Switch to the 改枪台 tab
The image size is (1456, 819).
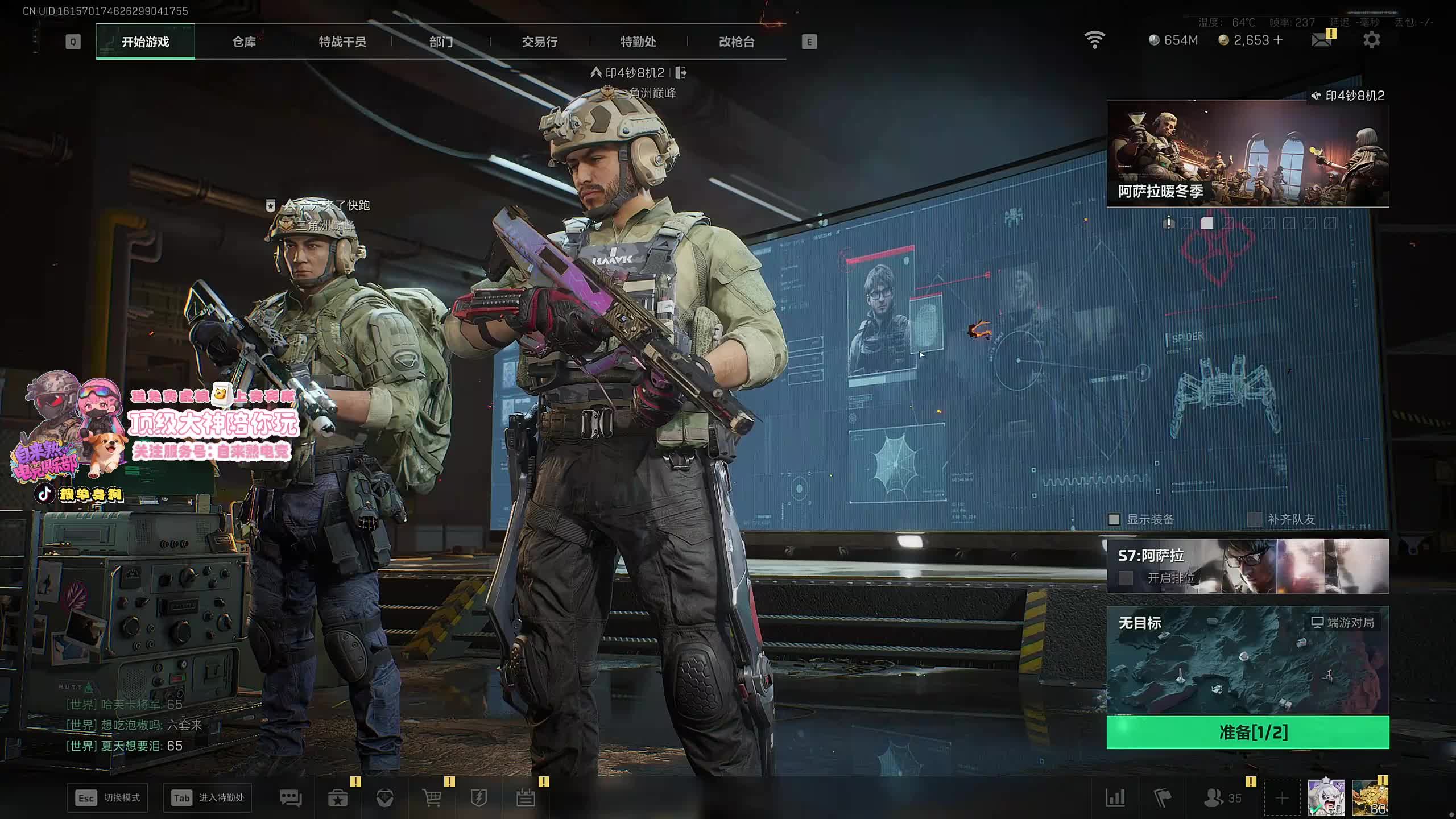[737, 42]
